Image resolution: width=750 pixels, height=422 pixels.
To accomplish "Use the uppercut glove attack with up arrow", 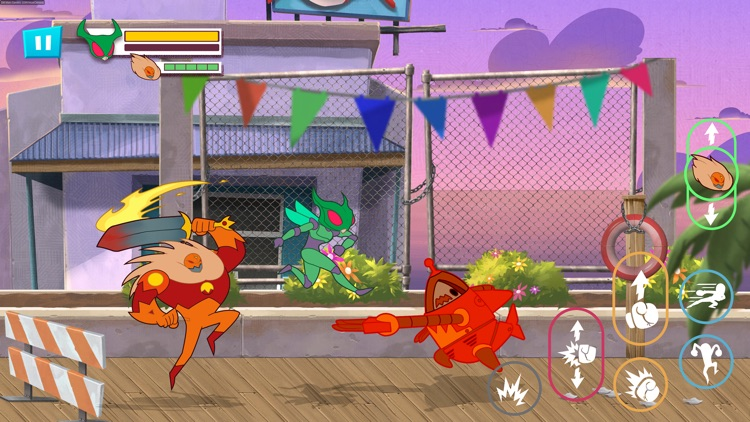I will click(640, 299).
